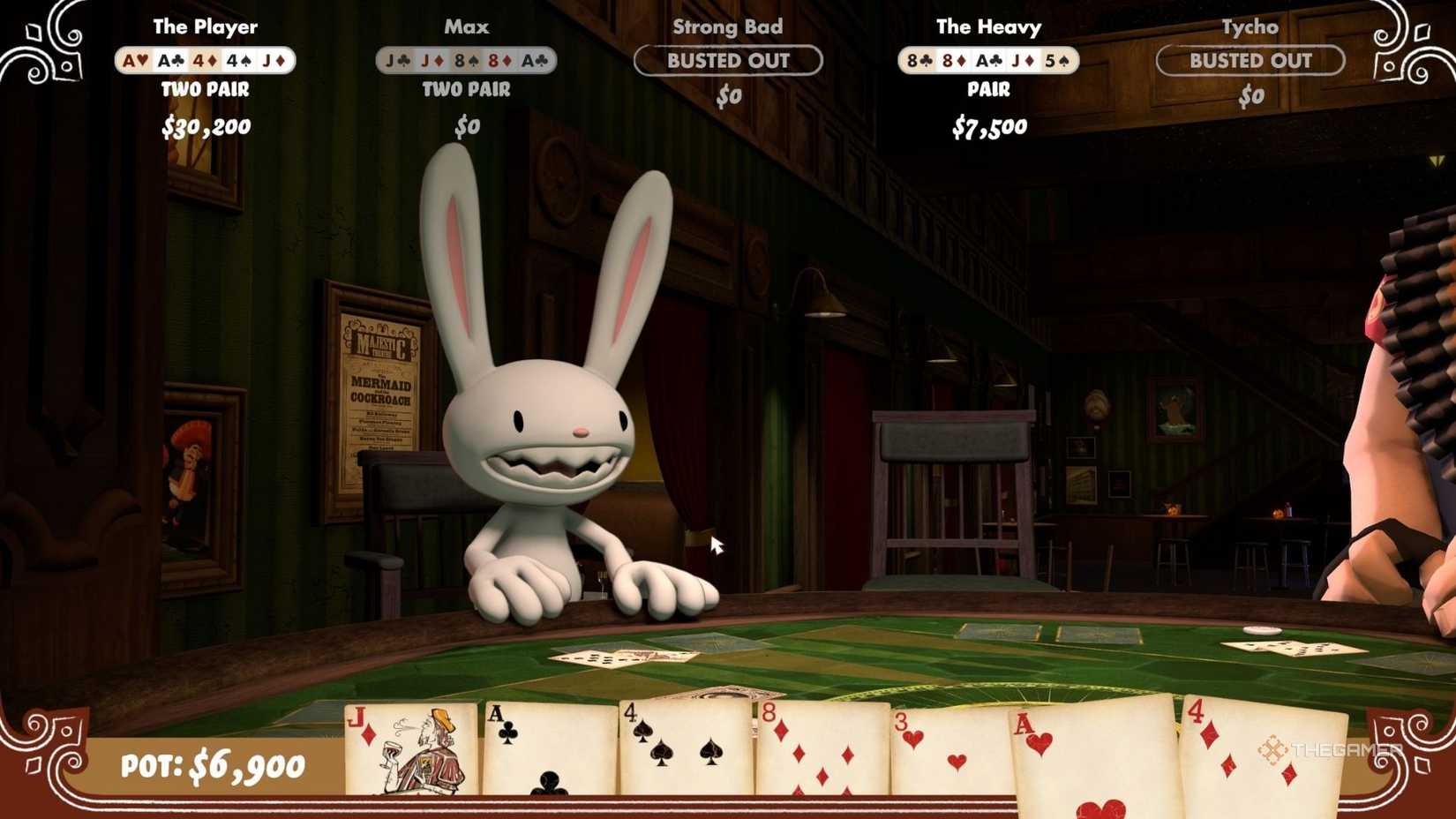
Task: Select the 4 of Diamonds community card
Action: point(1253,759)
